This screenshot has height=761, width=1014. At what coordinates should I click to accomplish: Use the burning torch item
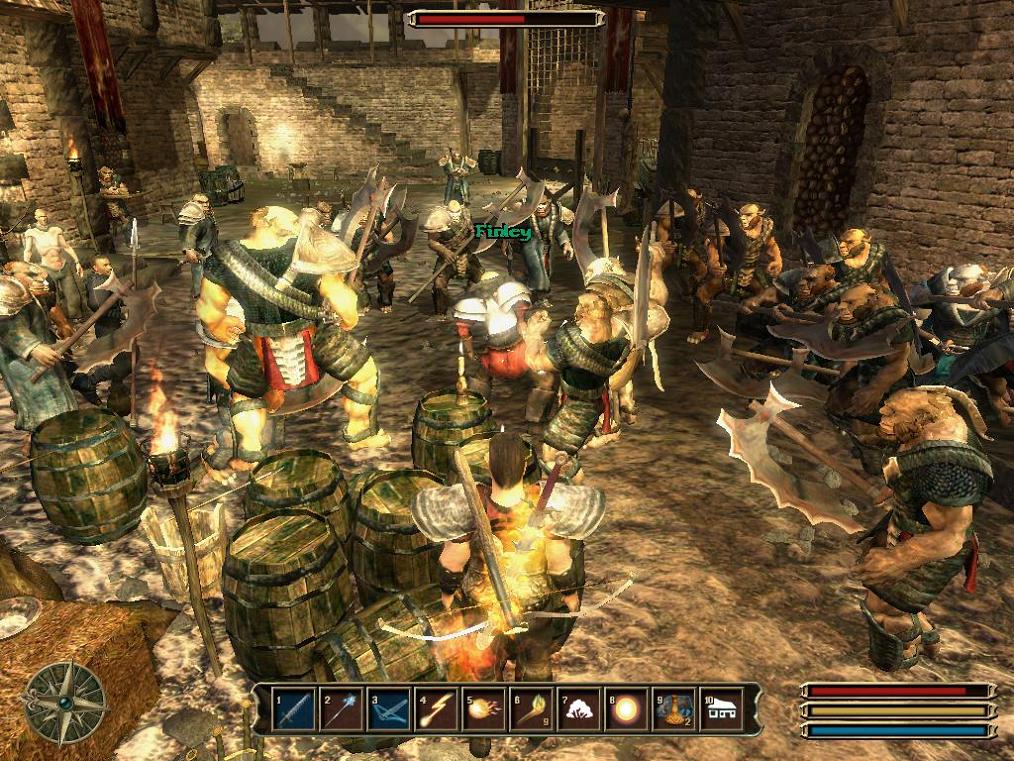(531, 709)
